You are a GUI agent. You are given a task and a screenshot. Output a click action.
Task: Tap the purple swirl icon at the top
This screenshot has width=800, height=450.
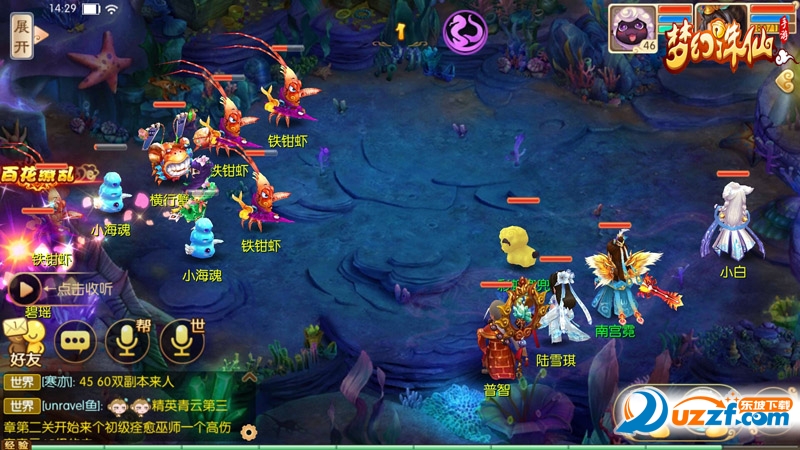464,31
